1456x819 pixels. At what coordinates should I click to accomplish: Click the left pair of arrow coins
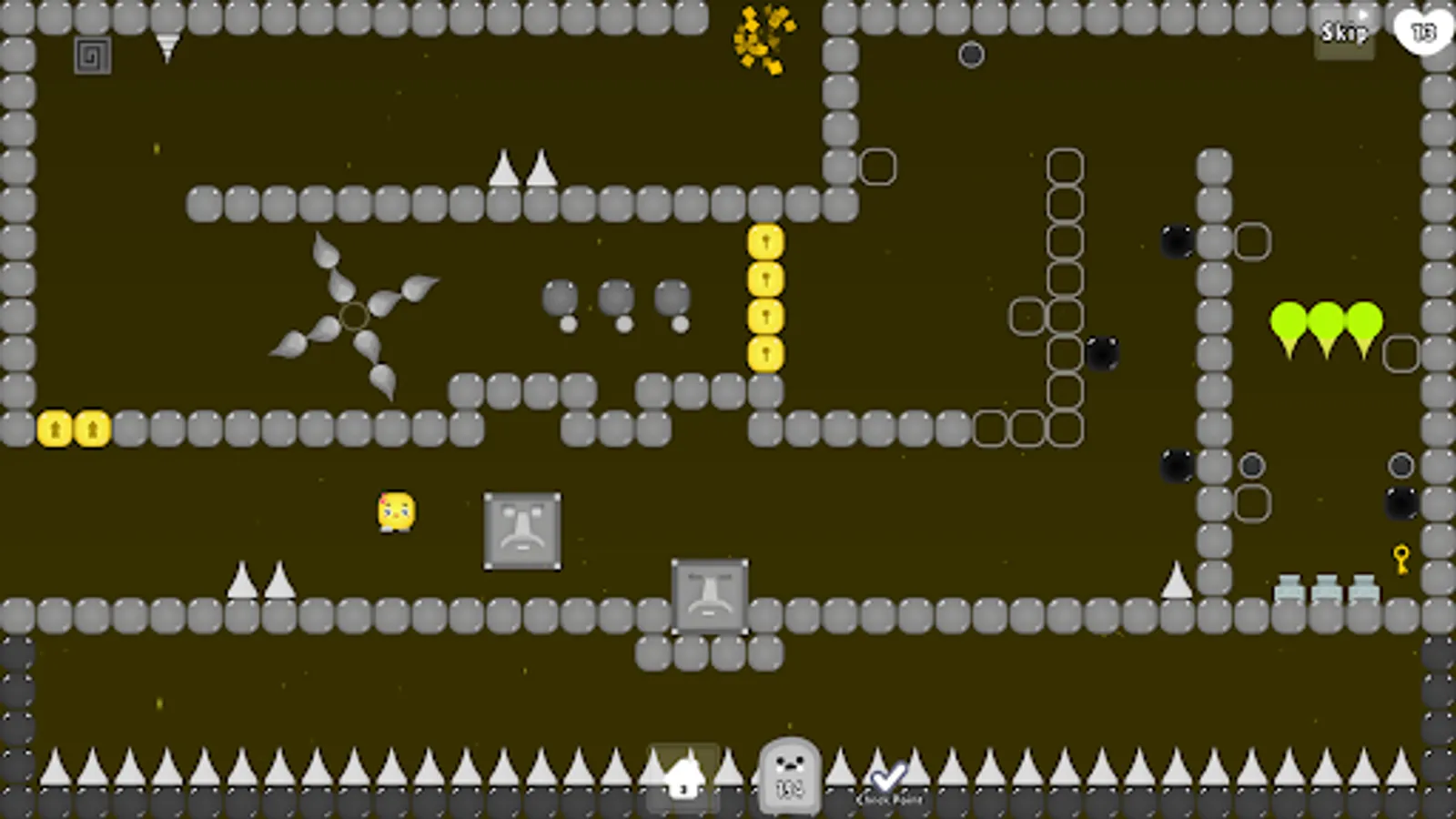click(x=73, y=426)
